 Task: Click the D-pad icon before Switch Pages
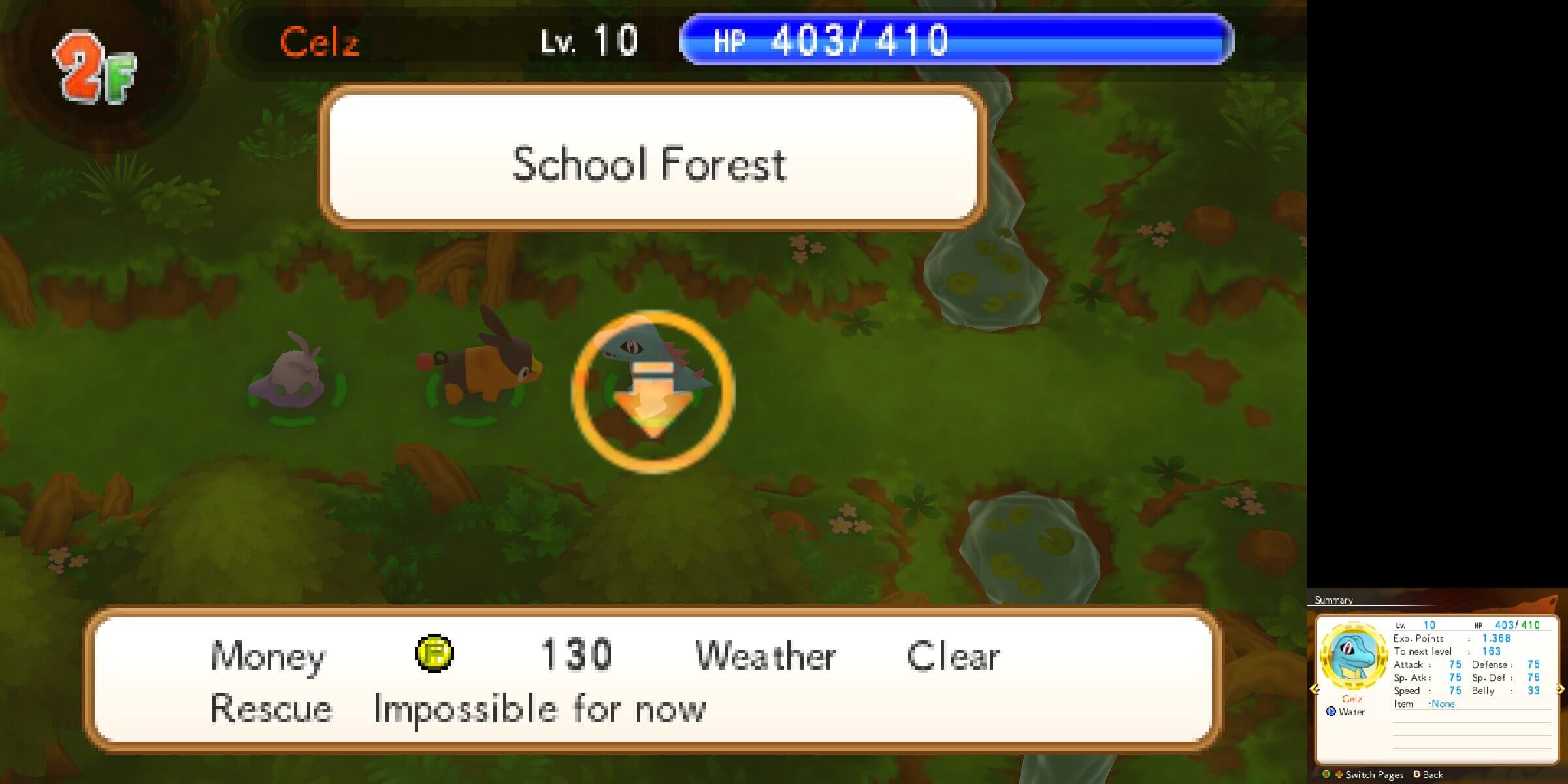coord(1339,776)
